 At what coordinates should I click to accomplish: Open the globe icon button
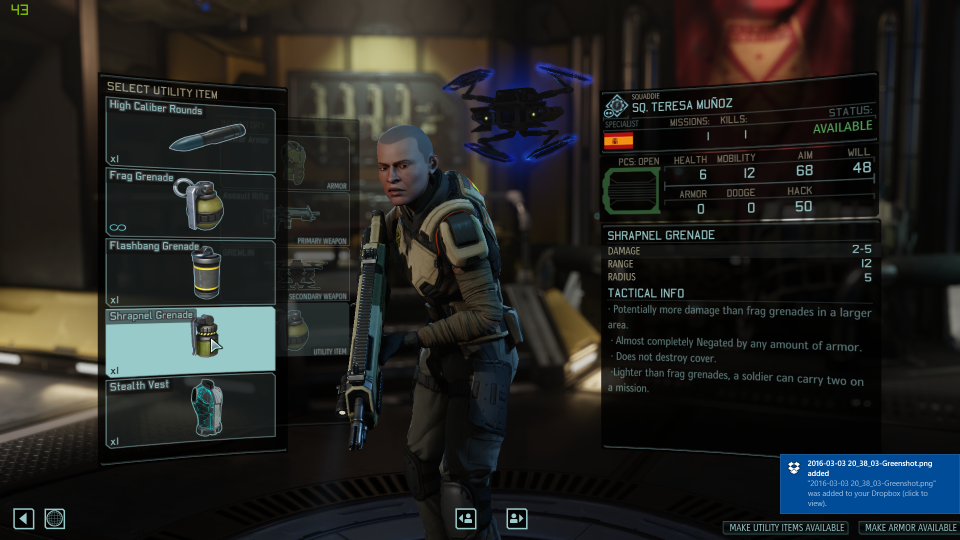(x=55, y=518)
